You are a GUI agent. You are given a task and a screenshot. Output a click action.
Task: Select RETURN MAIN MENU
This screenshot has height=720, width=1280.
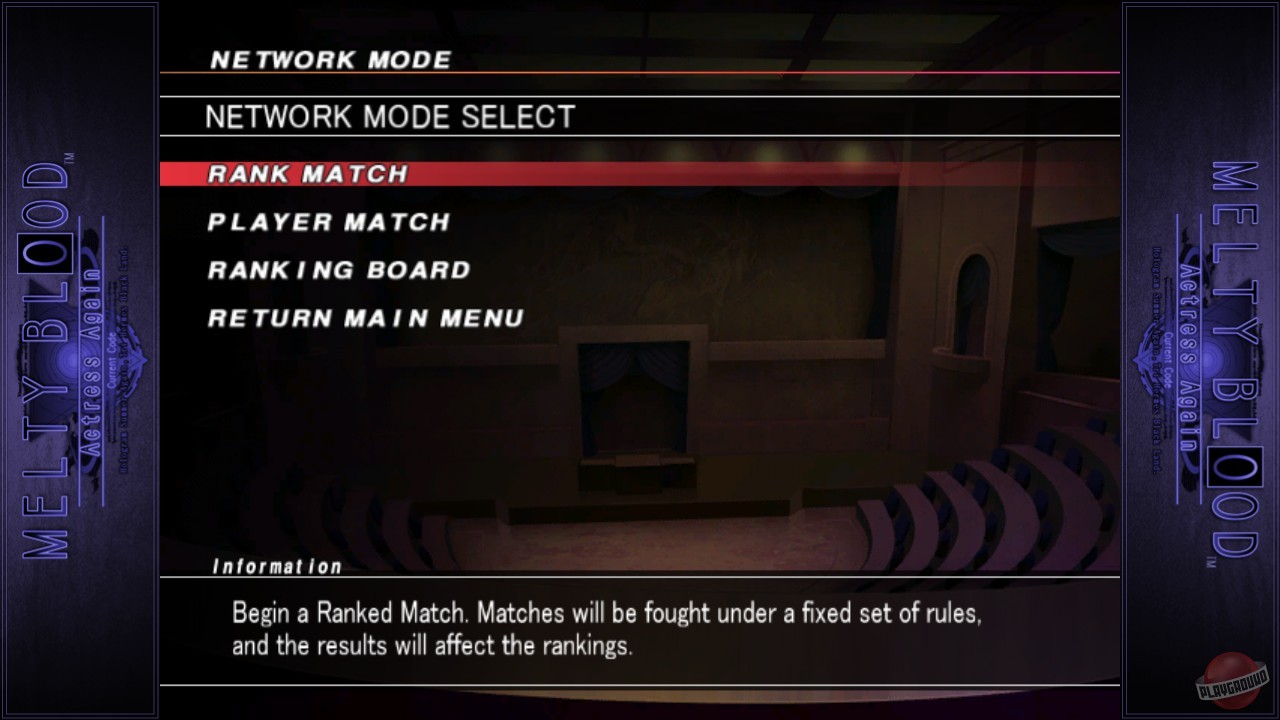(363, 318)
